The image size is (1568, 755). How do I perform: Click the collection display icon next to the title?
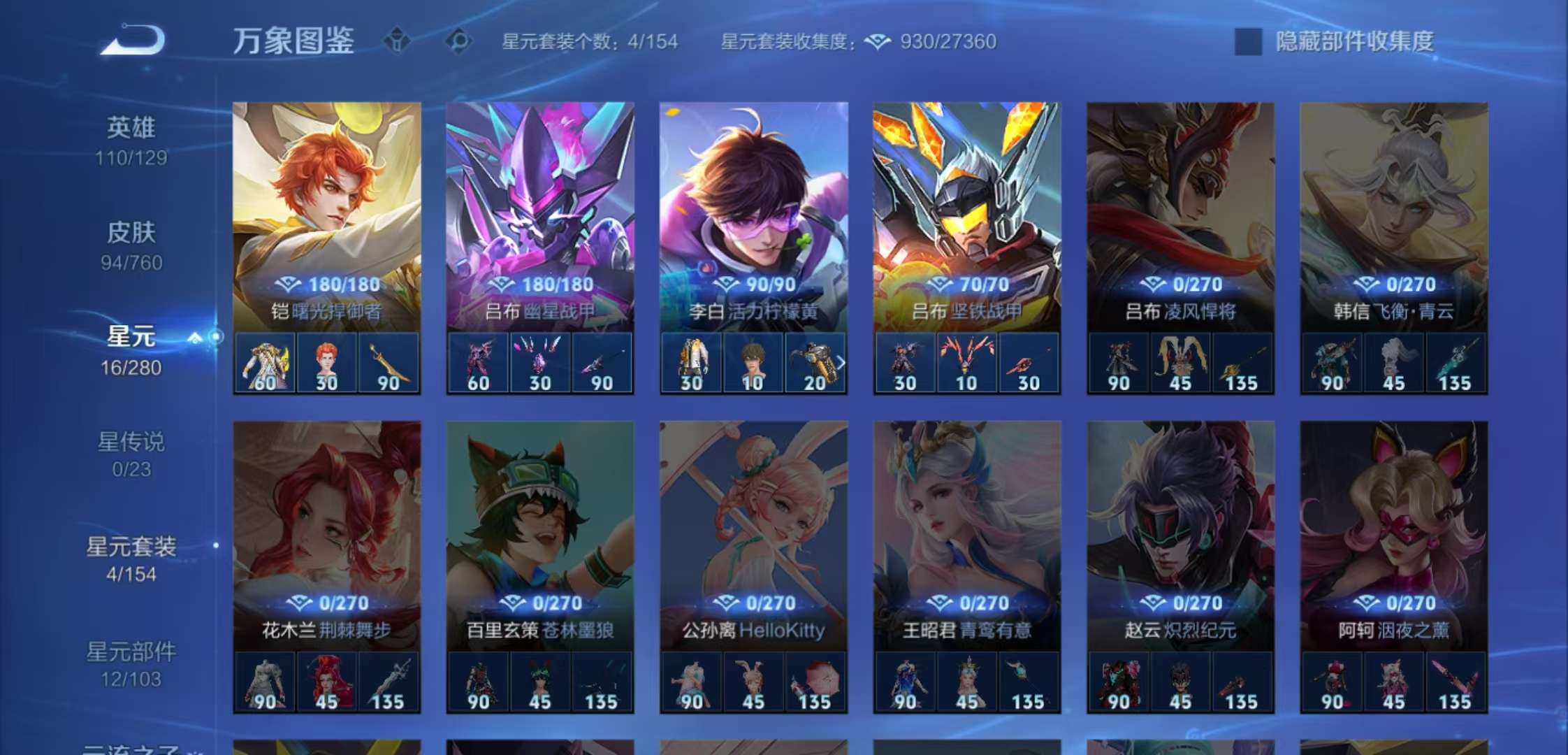[396, 42]
